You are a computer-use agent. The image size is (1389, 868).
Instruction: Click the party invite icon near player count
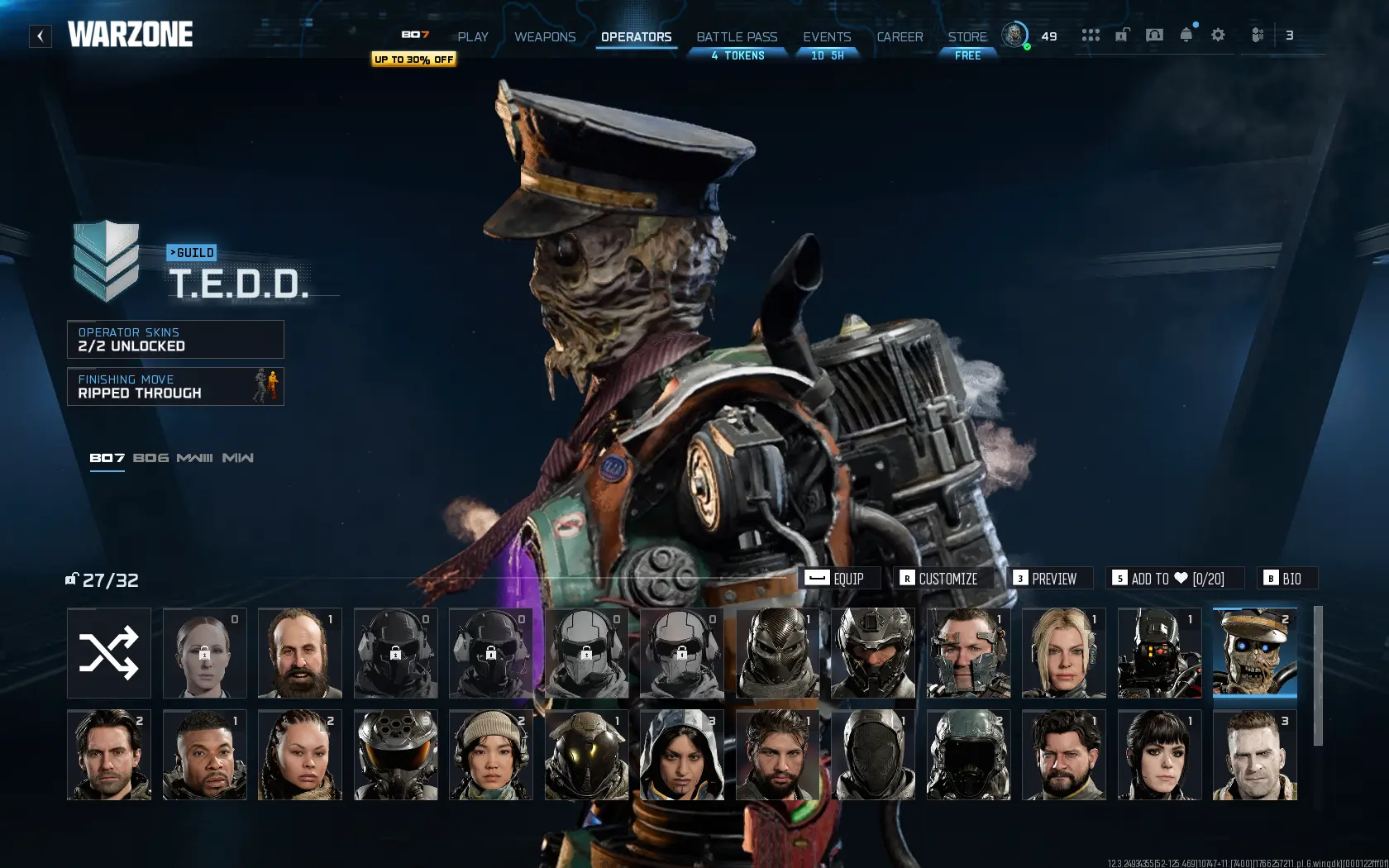tap(1258, 36)
